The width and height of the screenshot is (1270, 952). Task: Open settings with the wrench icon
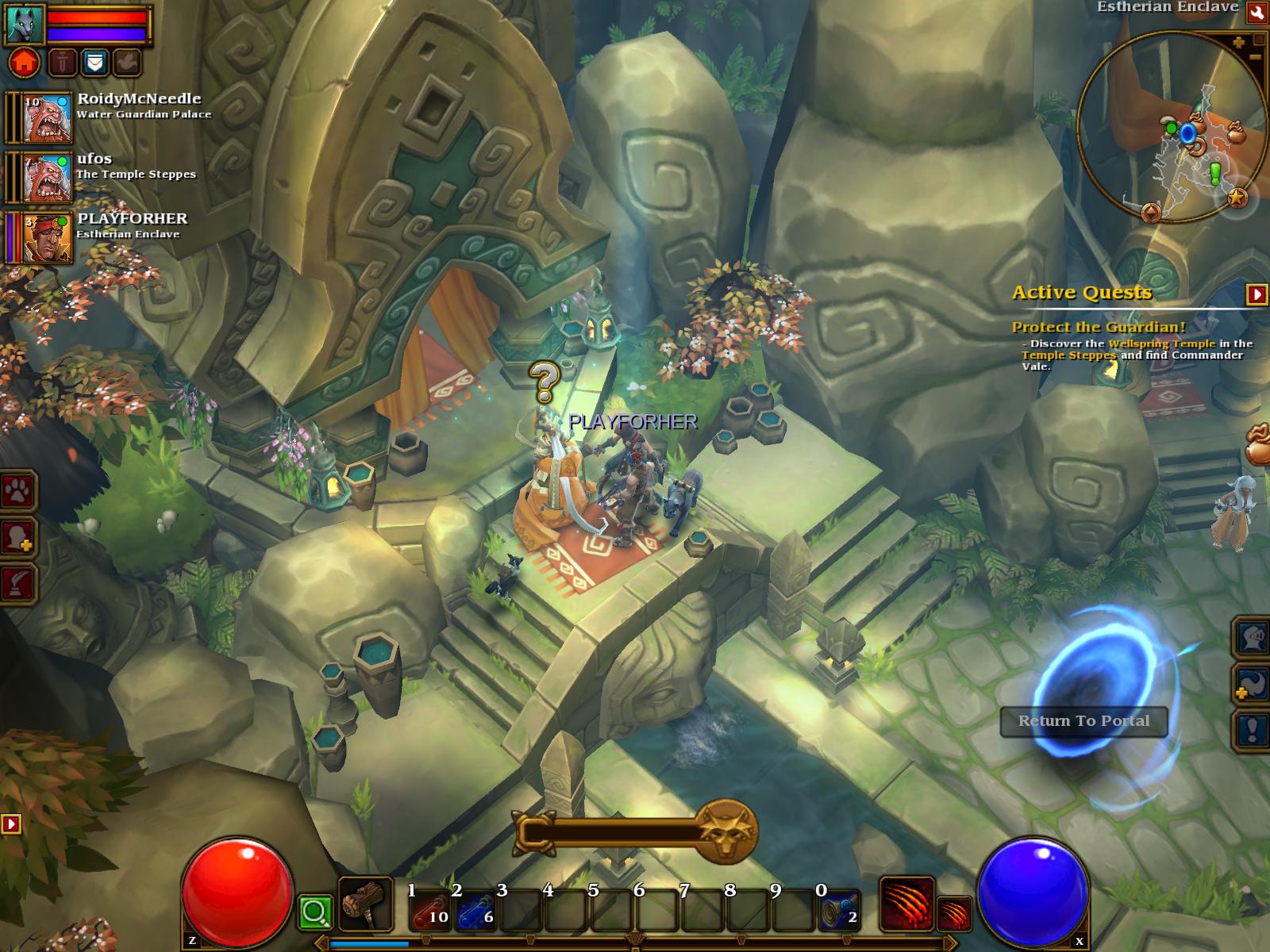click(1257, 12)
